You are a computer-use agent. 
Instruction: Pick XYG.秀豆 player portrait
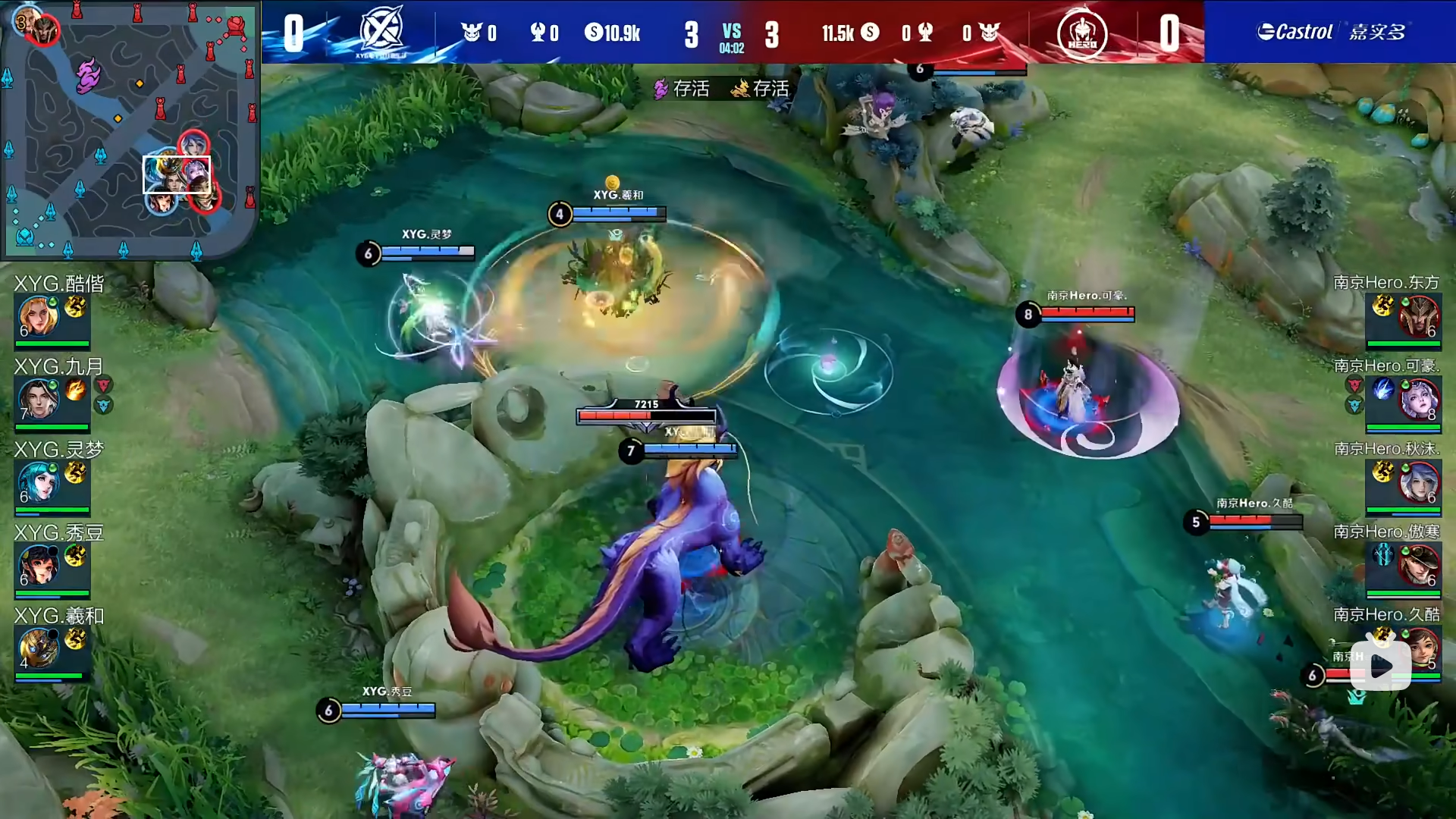click(38, 565)
